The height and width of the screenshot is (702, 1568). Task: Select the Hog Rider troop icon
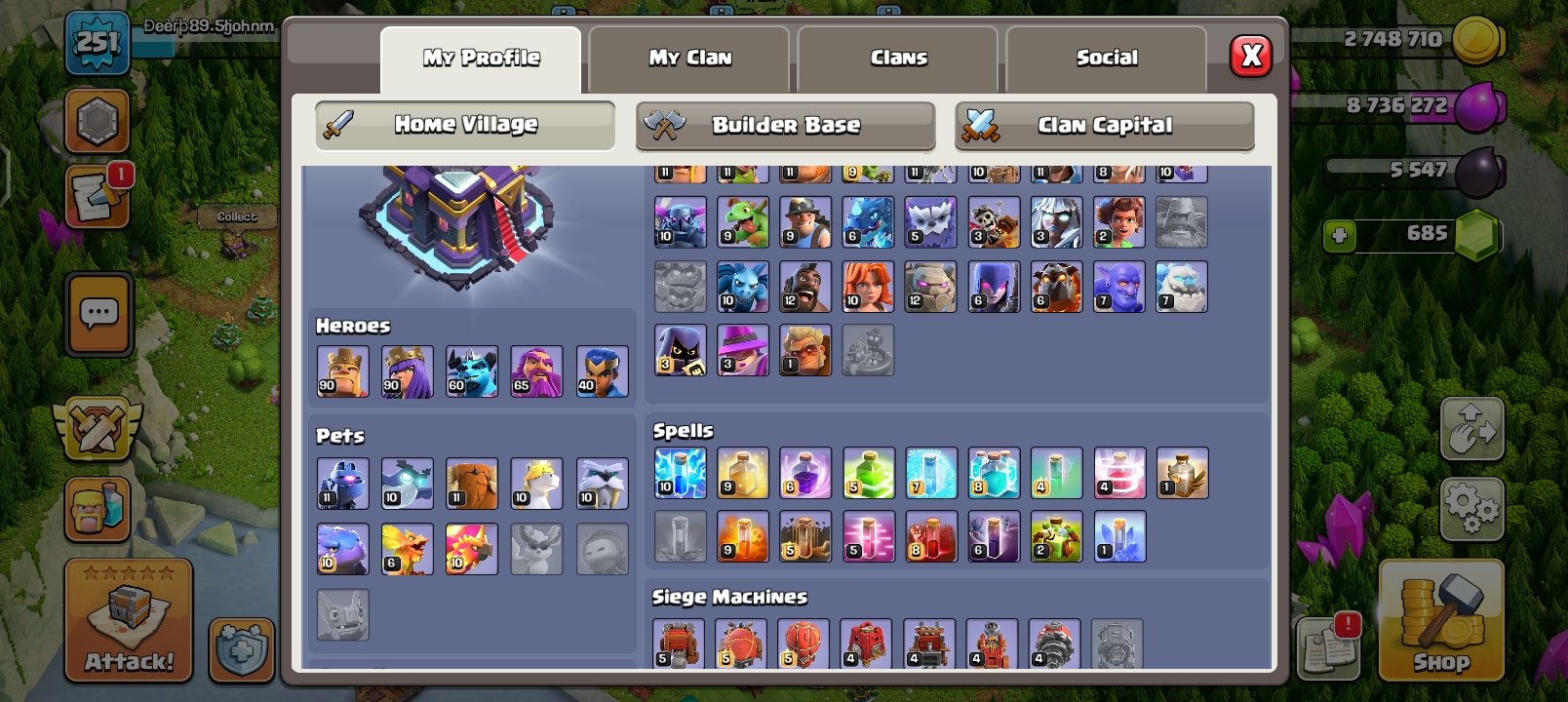[804, 286]
